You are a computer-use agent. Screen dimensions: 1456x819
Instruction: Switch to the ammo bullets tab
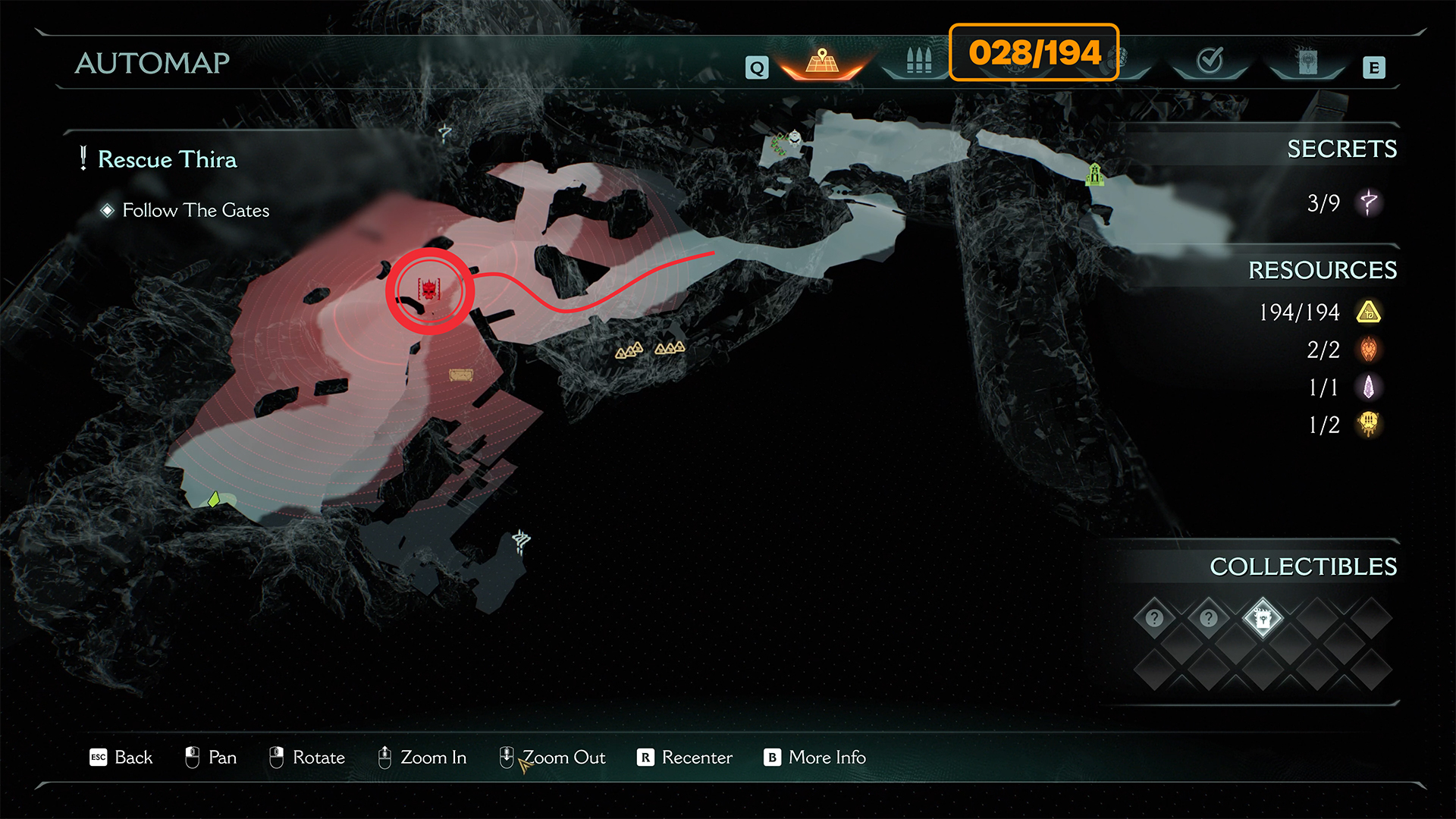click(918, 61)
